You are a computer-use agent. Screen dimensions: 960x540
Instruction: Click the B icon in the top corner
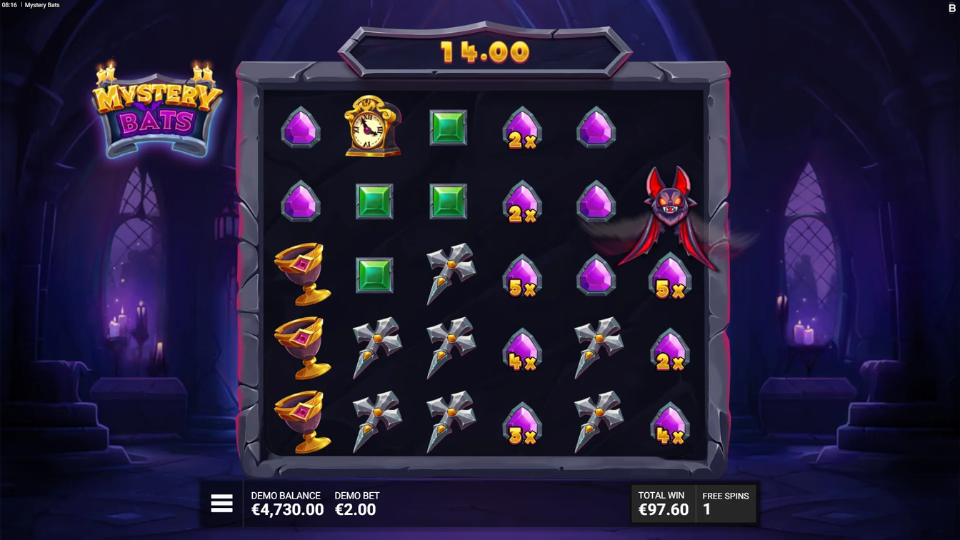(951, 8)
